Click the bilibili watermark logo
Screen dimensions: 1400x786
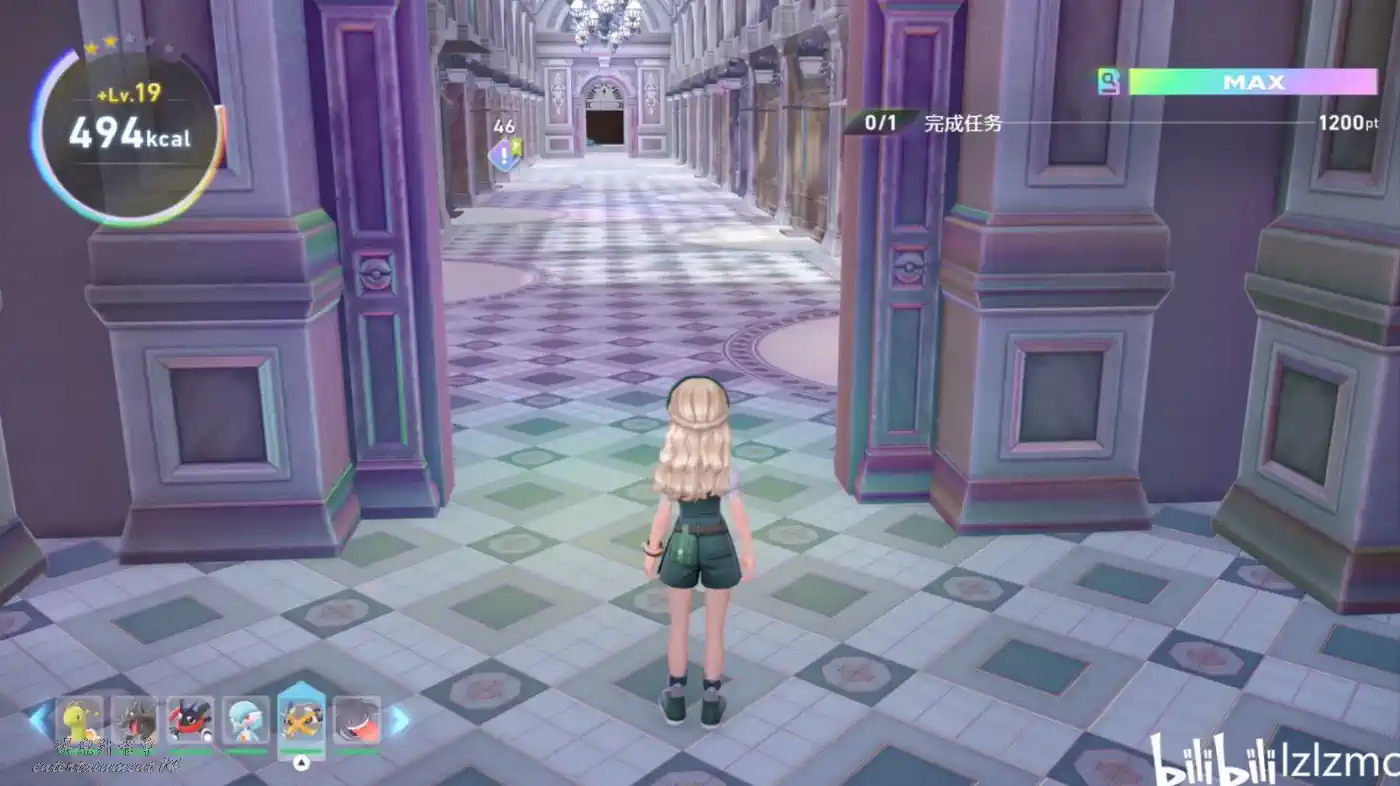click(x=1209, y=762)
